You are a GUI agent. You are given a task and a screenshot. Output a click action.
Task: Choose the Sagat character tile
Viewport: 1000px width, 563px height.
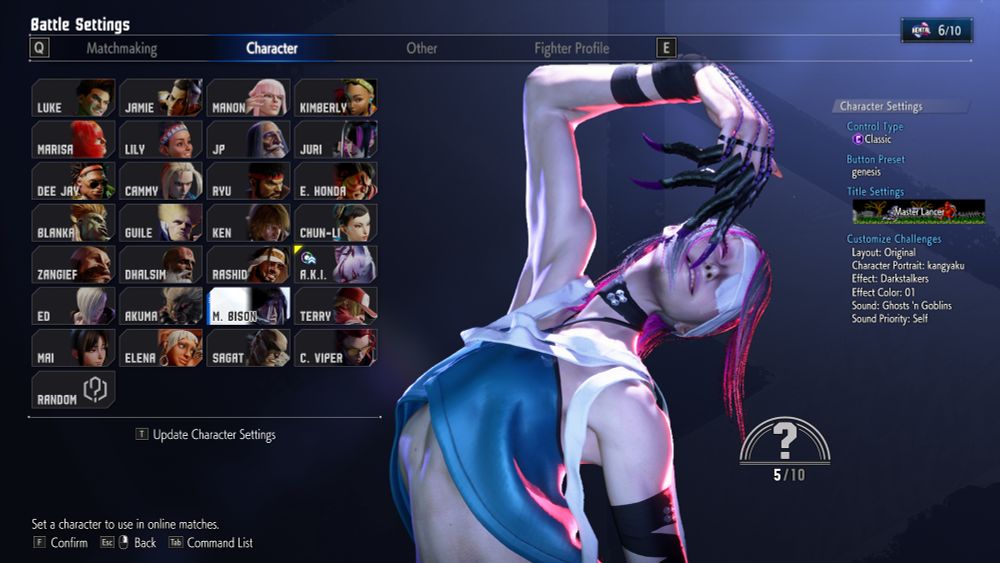248,347
